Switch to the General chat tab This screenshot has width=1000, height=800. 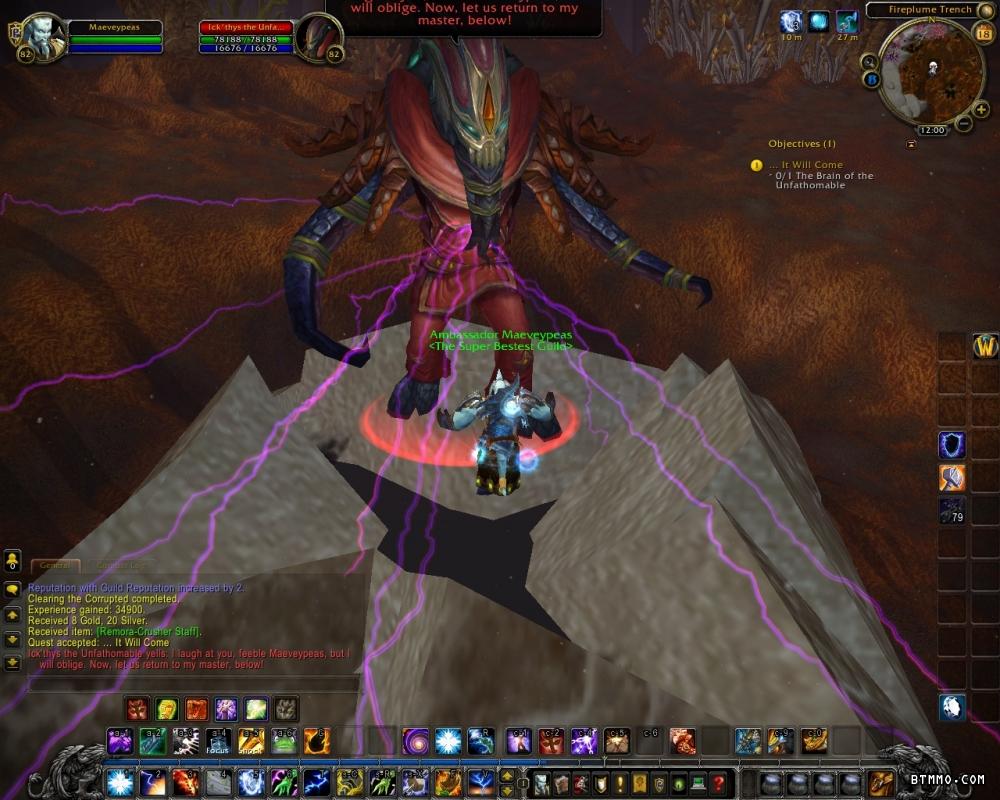point(54,566)
